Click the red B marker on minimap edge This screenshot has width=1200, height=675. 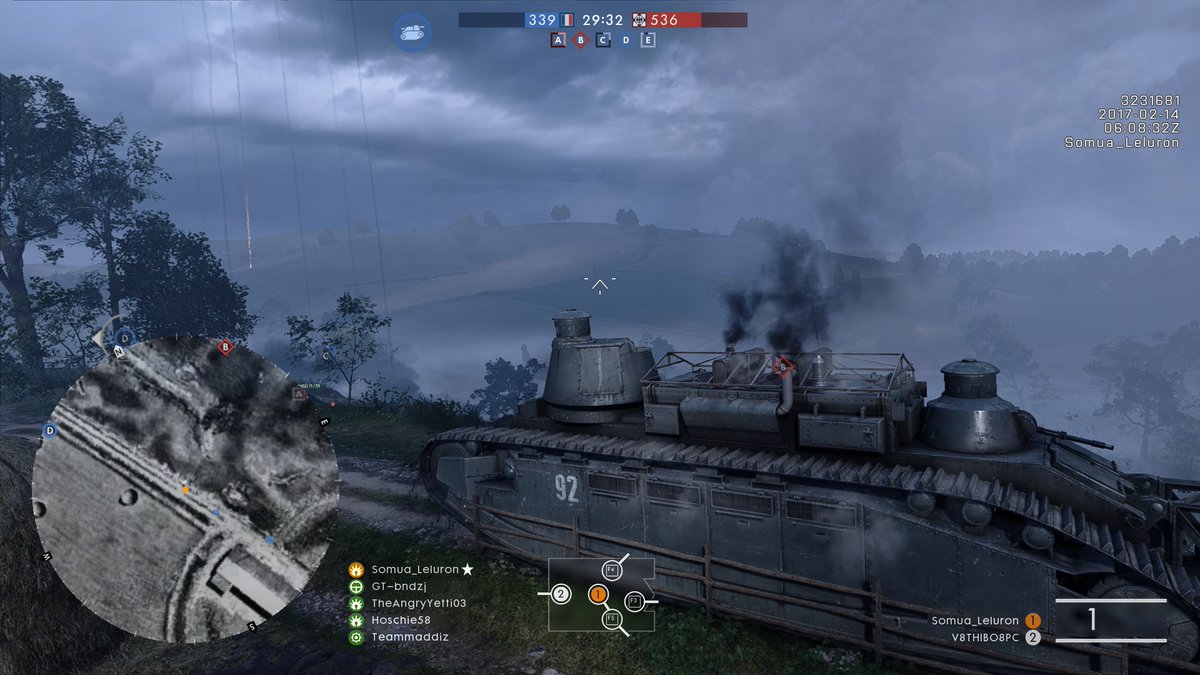point(226,347)
